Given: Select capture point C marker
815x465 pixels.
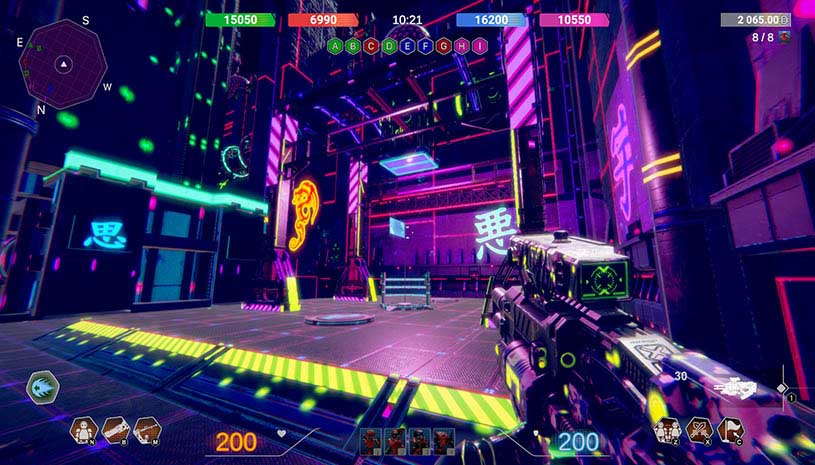Looking at the screenshot, I should [371, 46].
